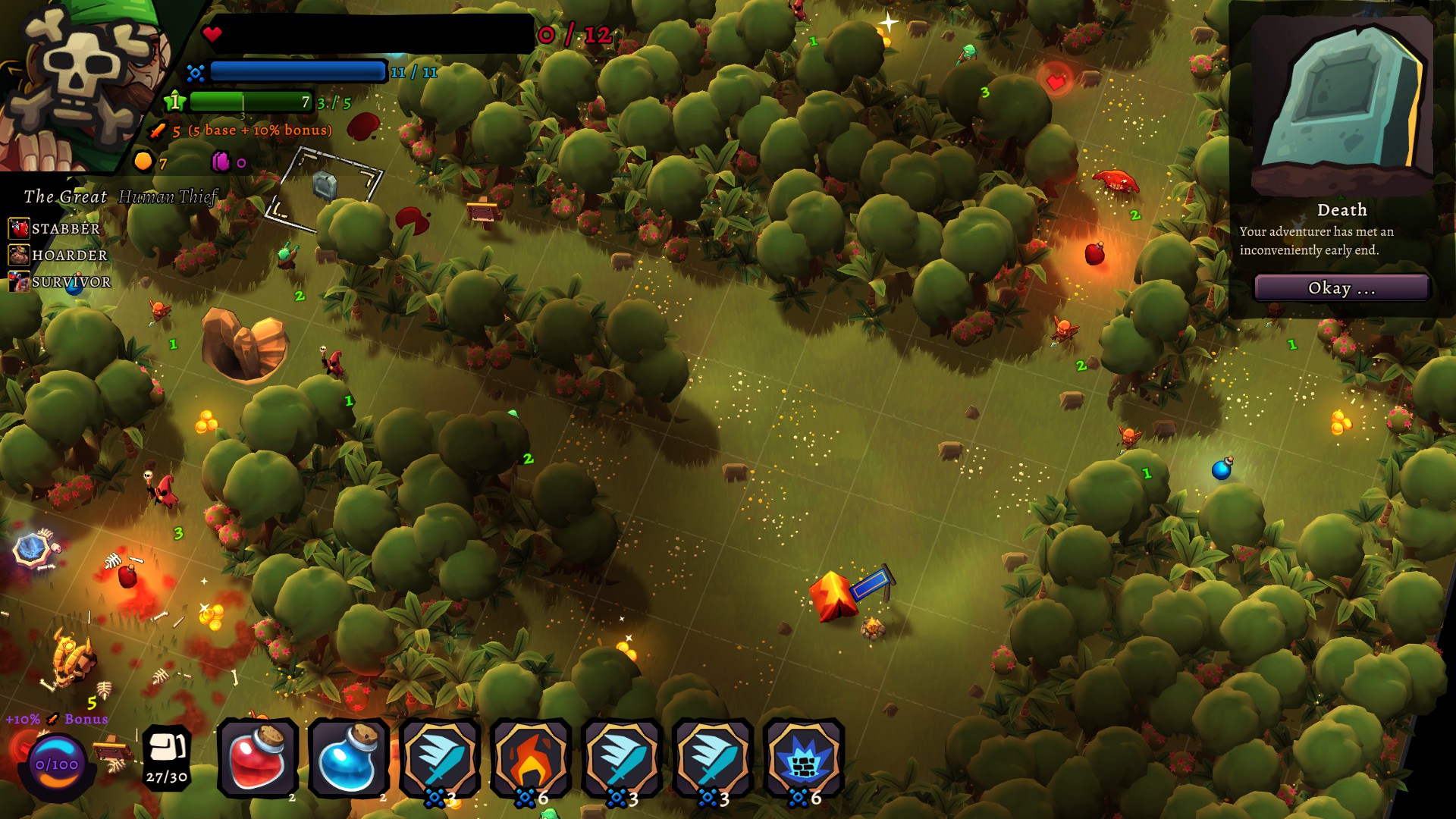Click the purple card stack counter icon
The image size is (1456, 819).
tap(220, 162)
